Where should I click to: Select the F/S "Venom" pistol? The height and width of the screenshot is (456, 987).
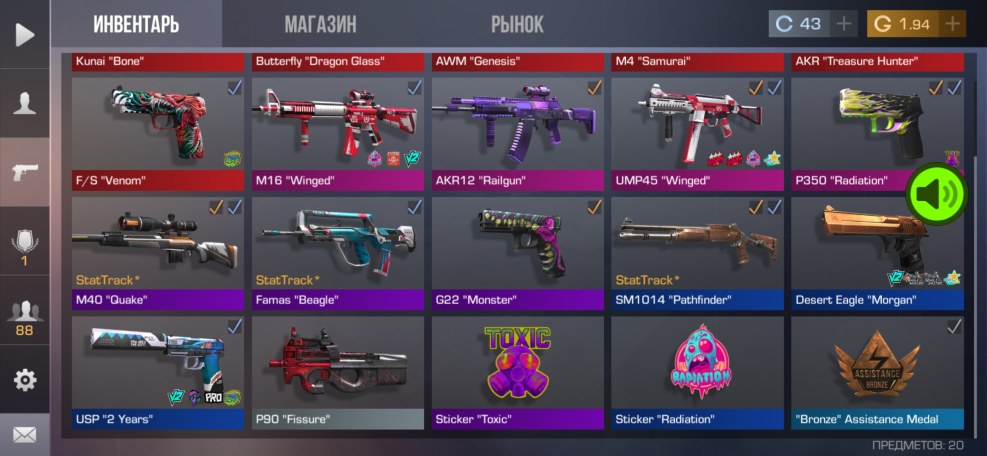click(x=157, y=132)
